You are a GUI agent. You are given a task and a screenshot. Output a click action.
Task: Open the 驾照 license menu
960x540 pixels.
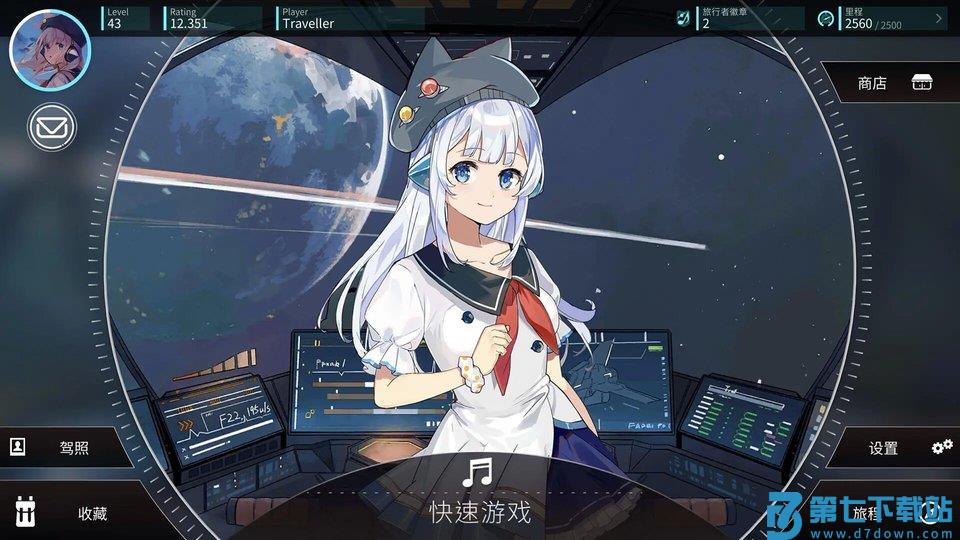tap(65, 448)
